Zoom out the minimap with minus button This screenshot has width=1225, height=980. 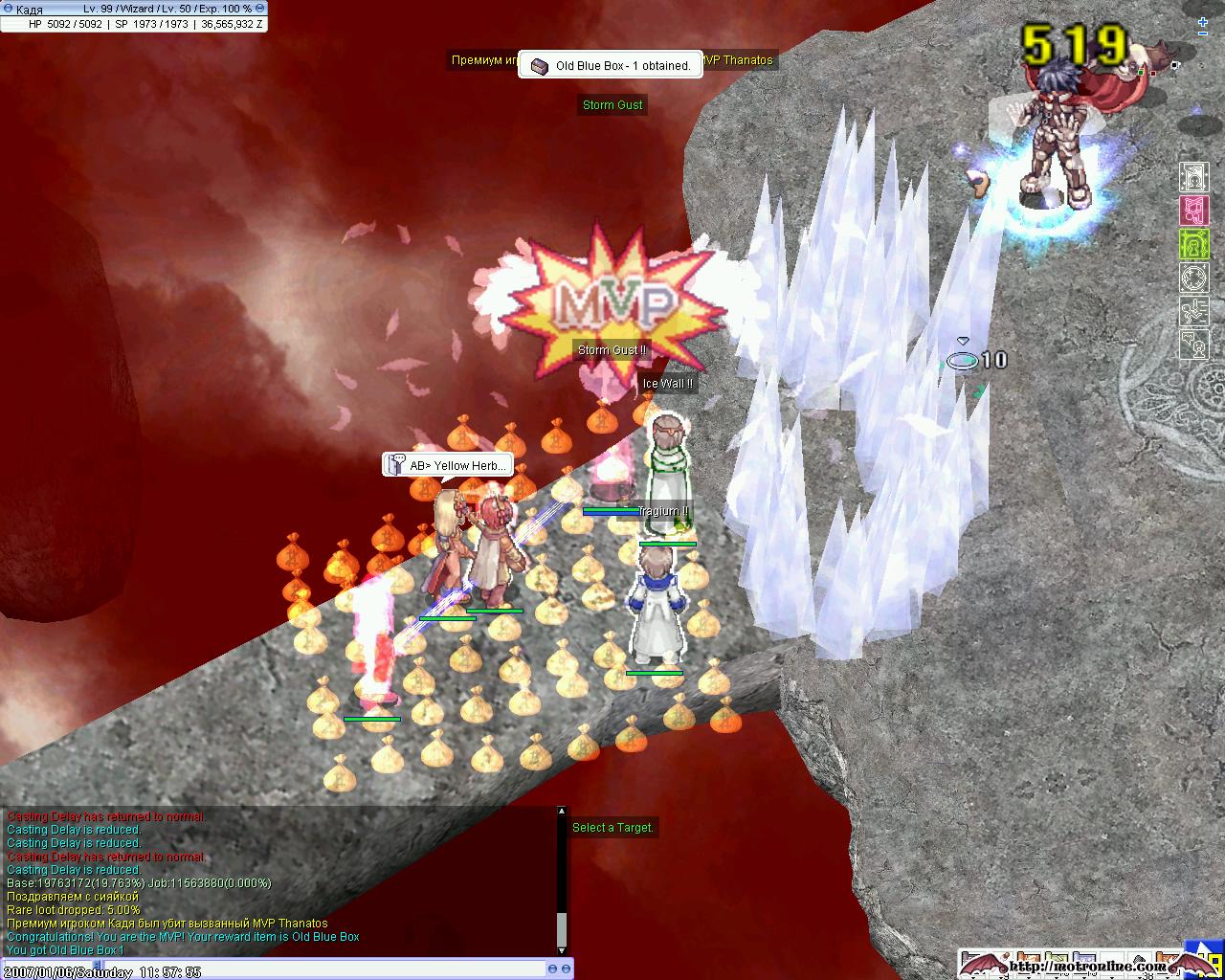pyautogui.click(x=1203, y=33)
